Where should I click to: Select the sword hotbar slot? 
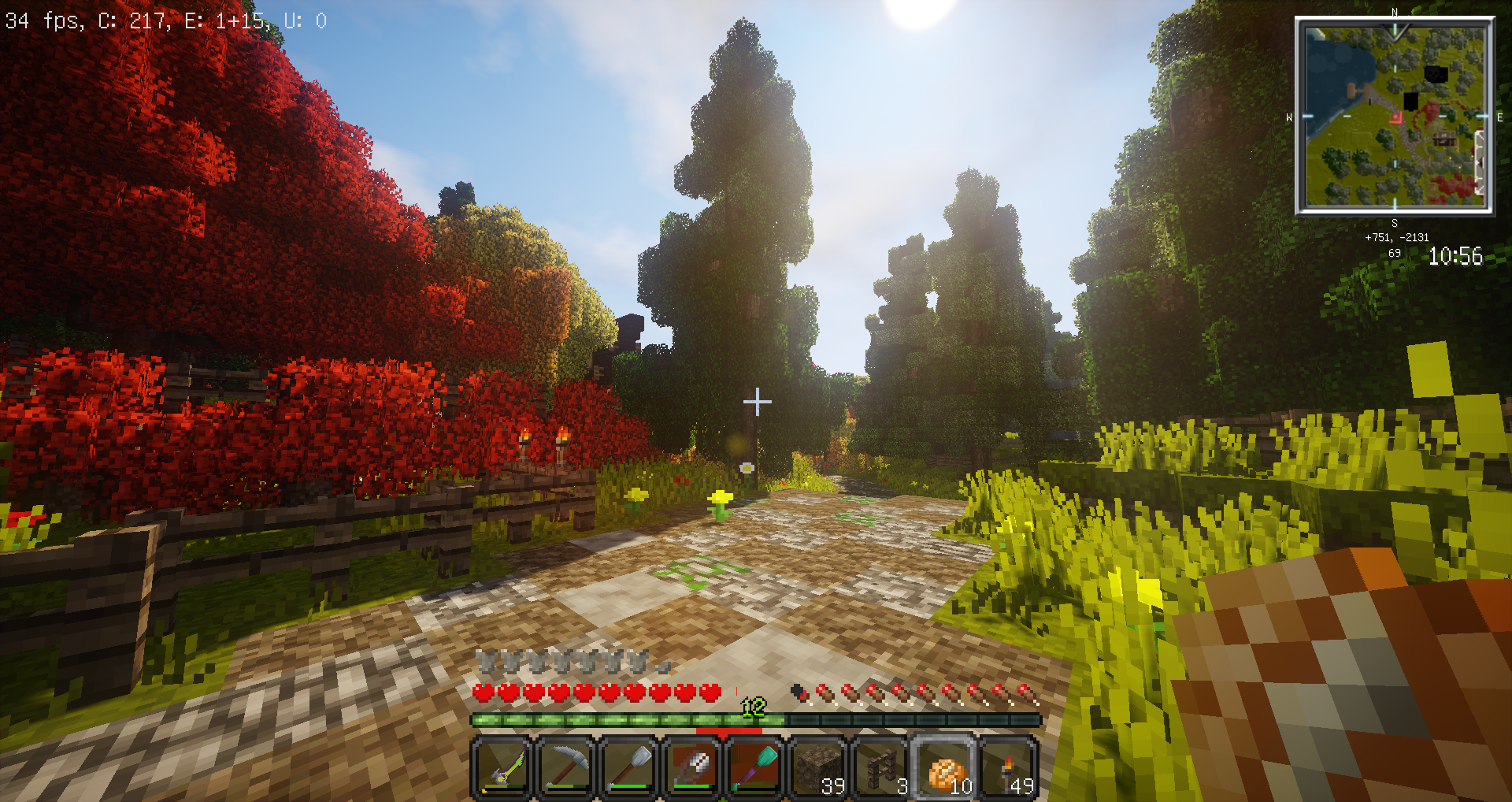pos(502,767)
